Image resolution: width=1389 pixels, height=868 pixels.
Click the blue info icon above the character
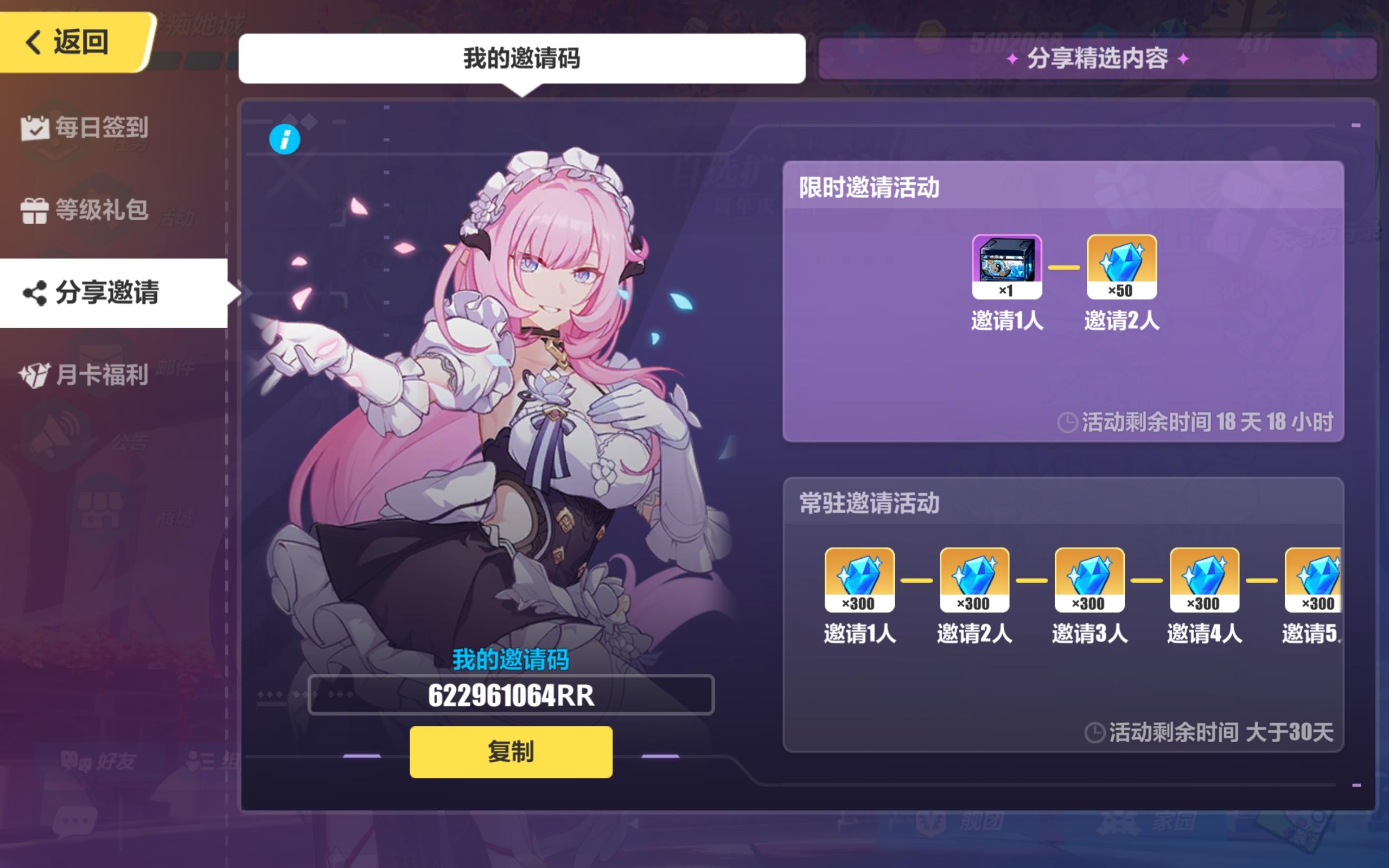(285, 139)
